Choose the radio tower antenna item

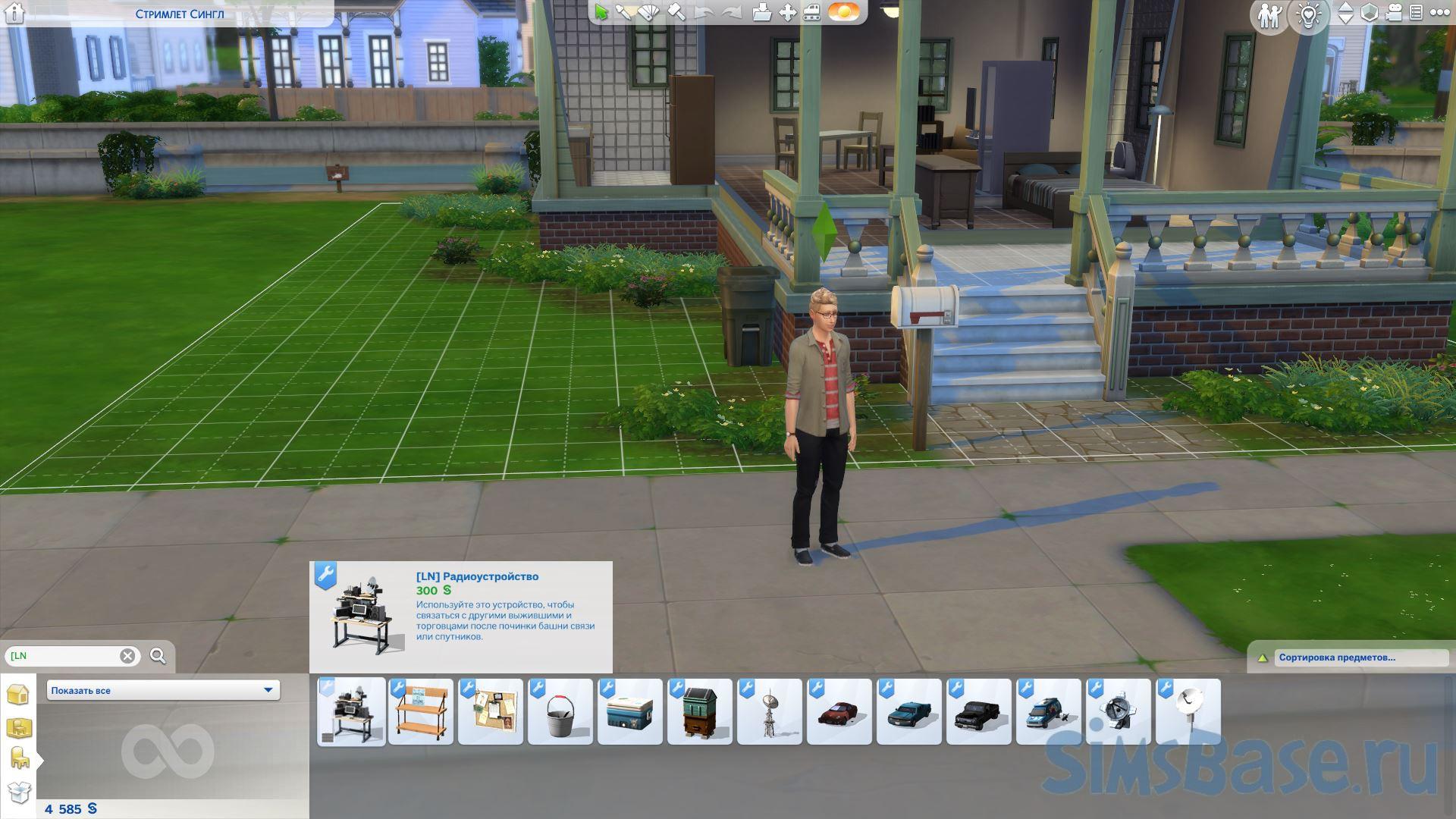point(770,712)
